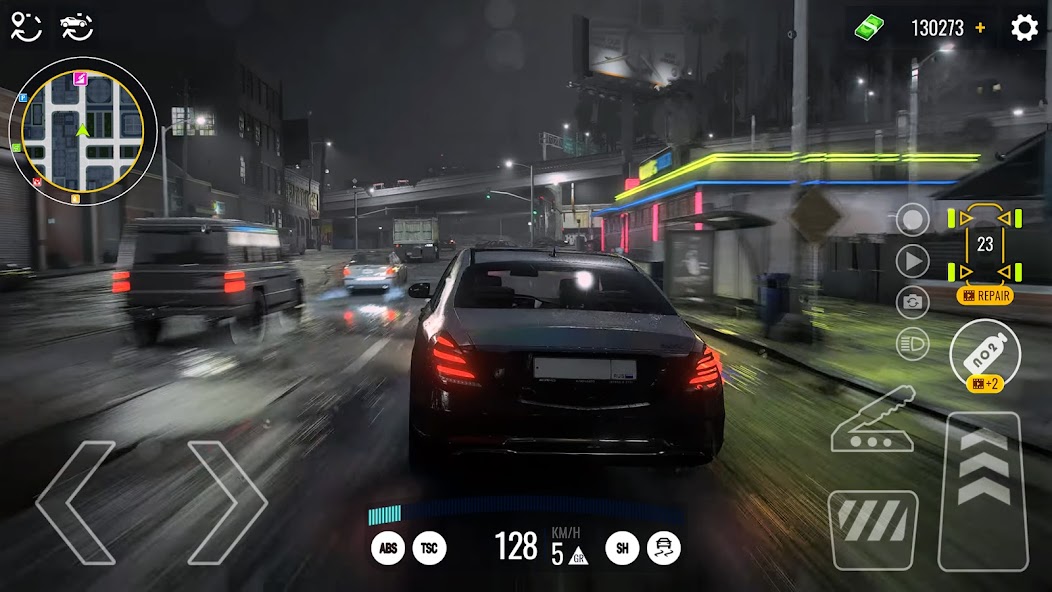This screenshot has height=592, width=1052.
Task: Tap the plus button to add cash
Action: 980,28
